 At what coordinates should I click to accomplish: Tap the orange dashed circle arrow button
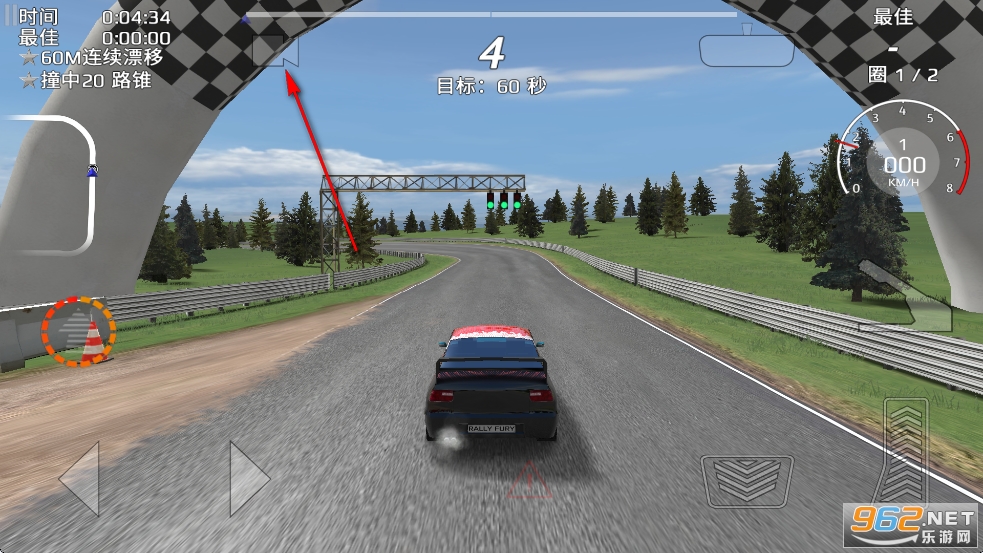[x=78, y=330]
